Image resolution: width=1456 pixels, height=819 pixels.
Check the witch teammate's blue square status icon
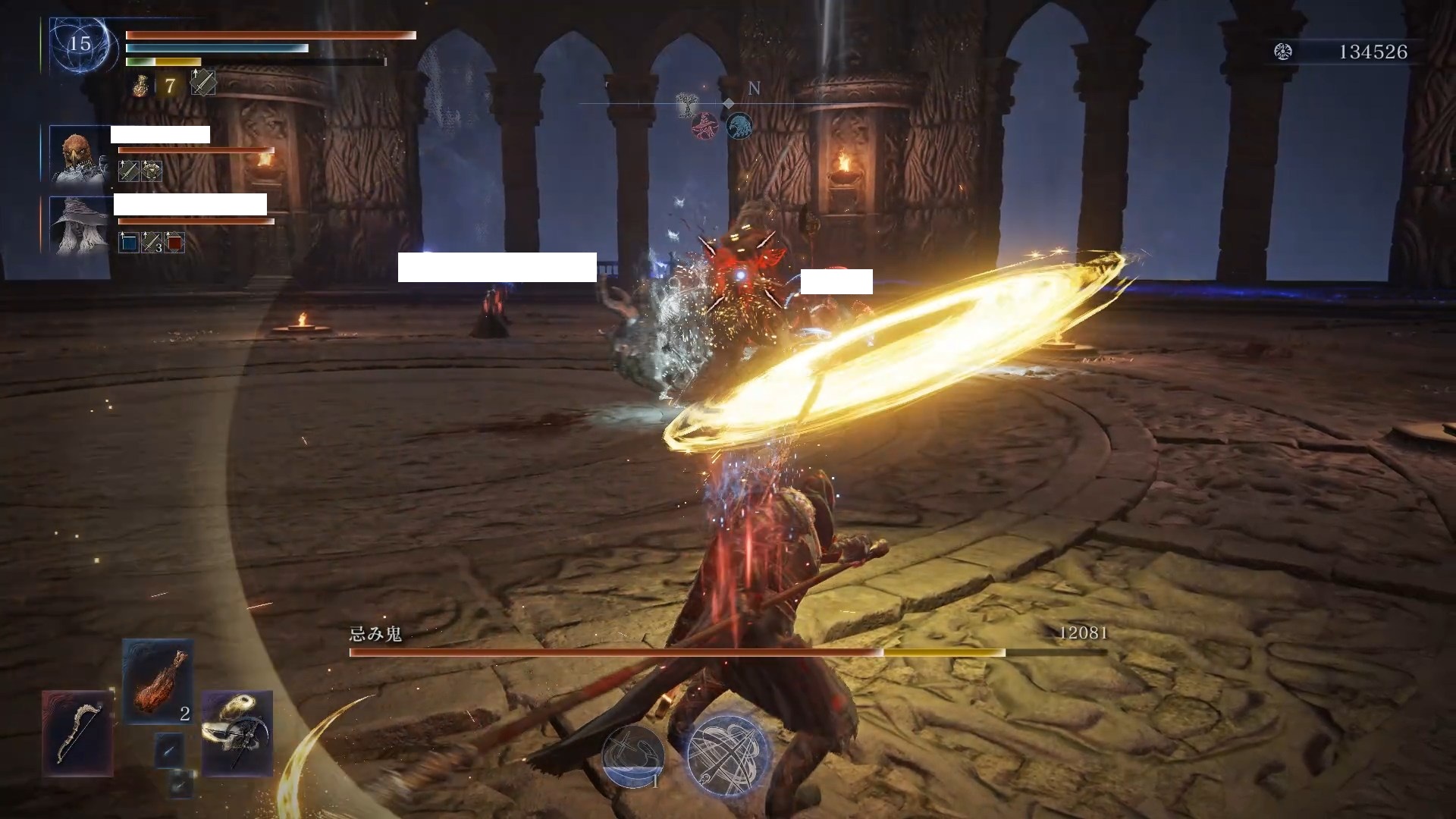(129, 243)
